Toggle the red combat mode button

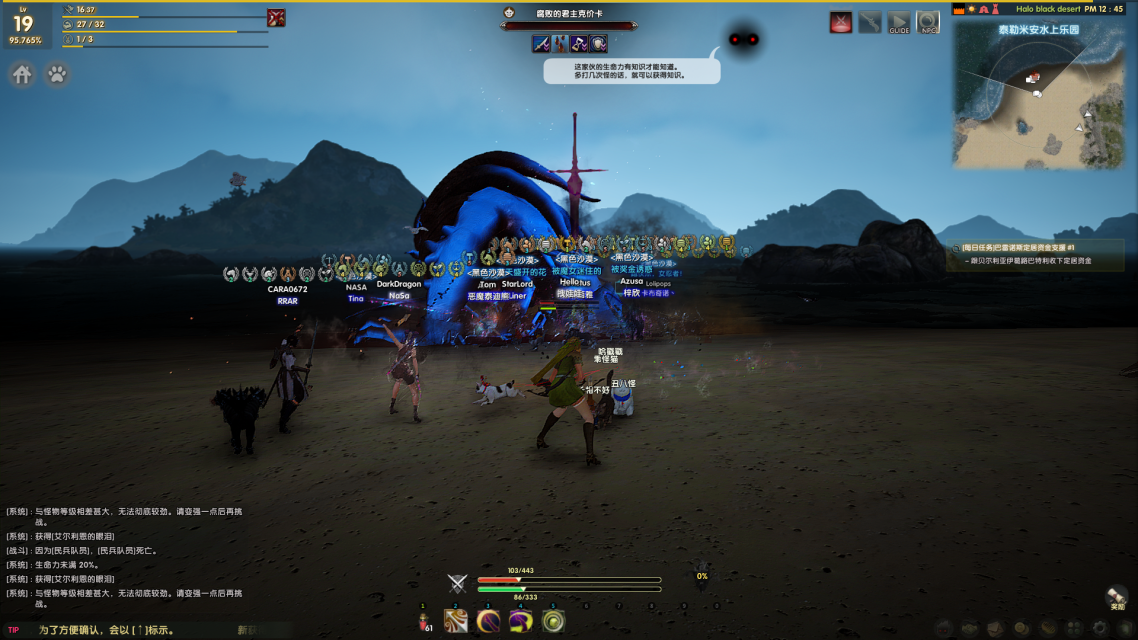(841, 23)
